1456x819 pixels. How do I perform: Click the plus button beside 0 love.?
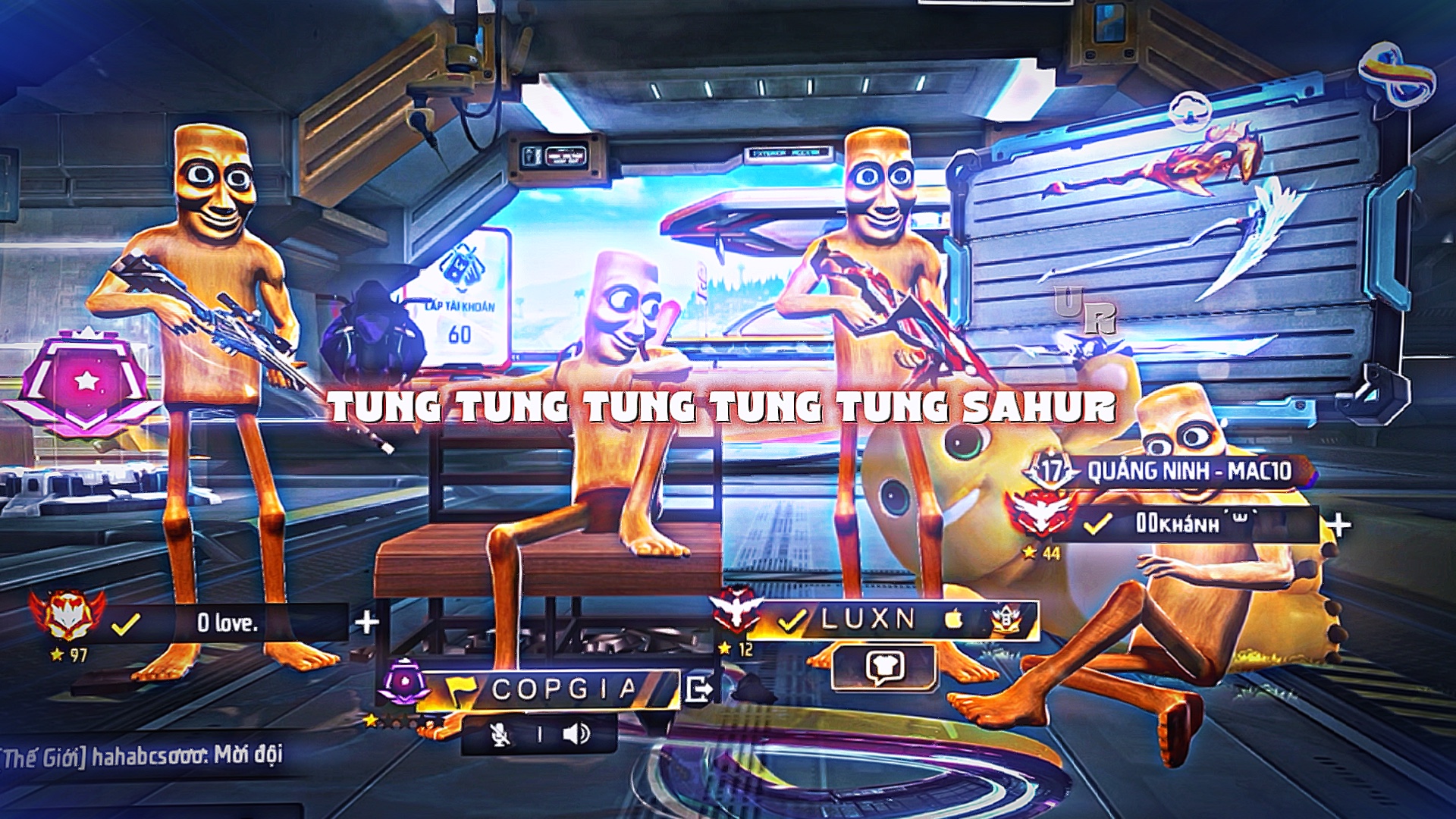click(x=367, y=623)
